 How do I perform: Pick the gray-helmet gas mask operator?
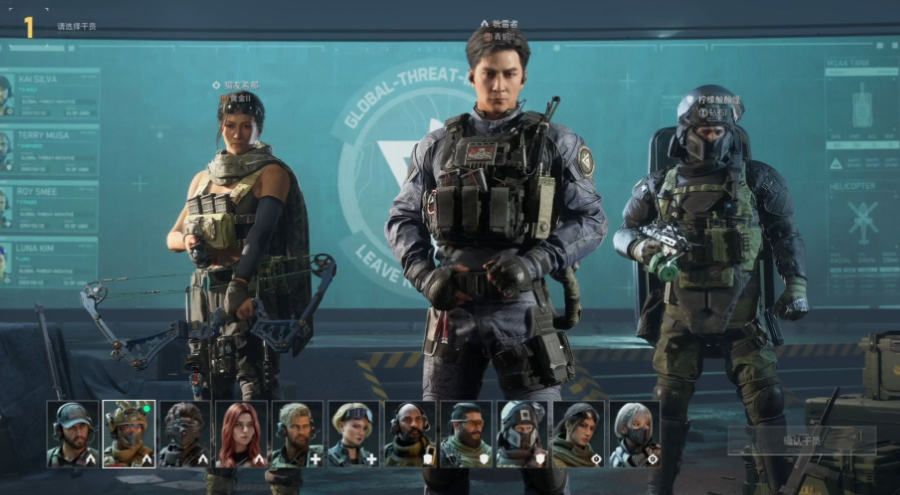coord(522,434)
